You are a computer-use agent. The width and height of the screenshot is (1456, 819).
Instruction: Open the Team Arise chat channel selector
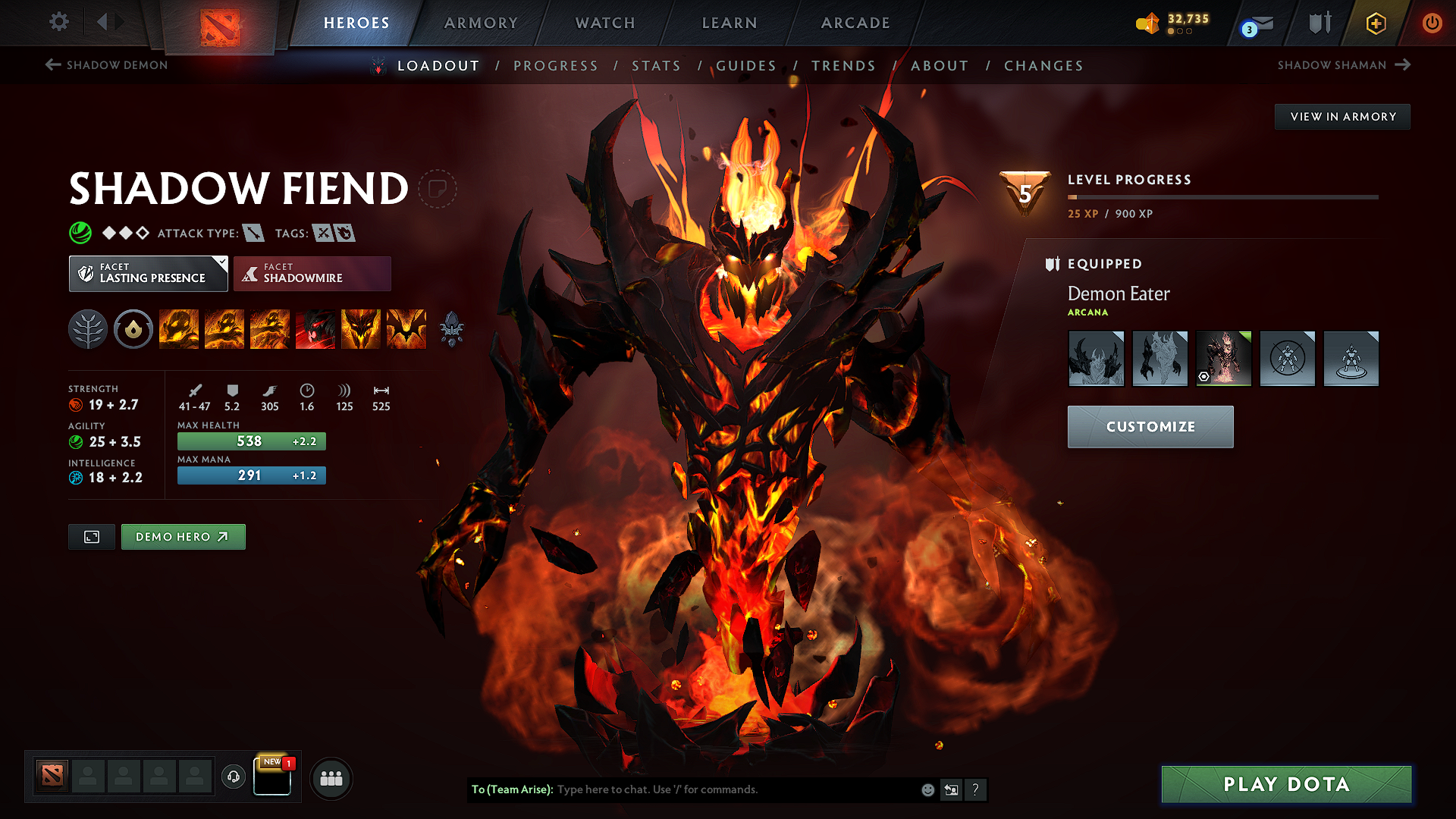tap(513, 789)
